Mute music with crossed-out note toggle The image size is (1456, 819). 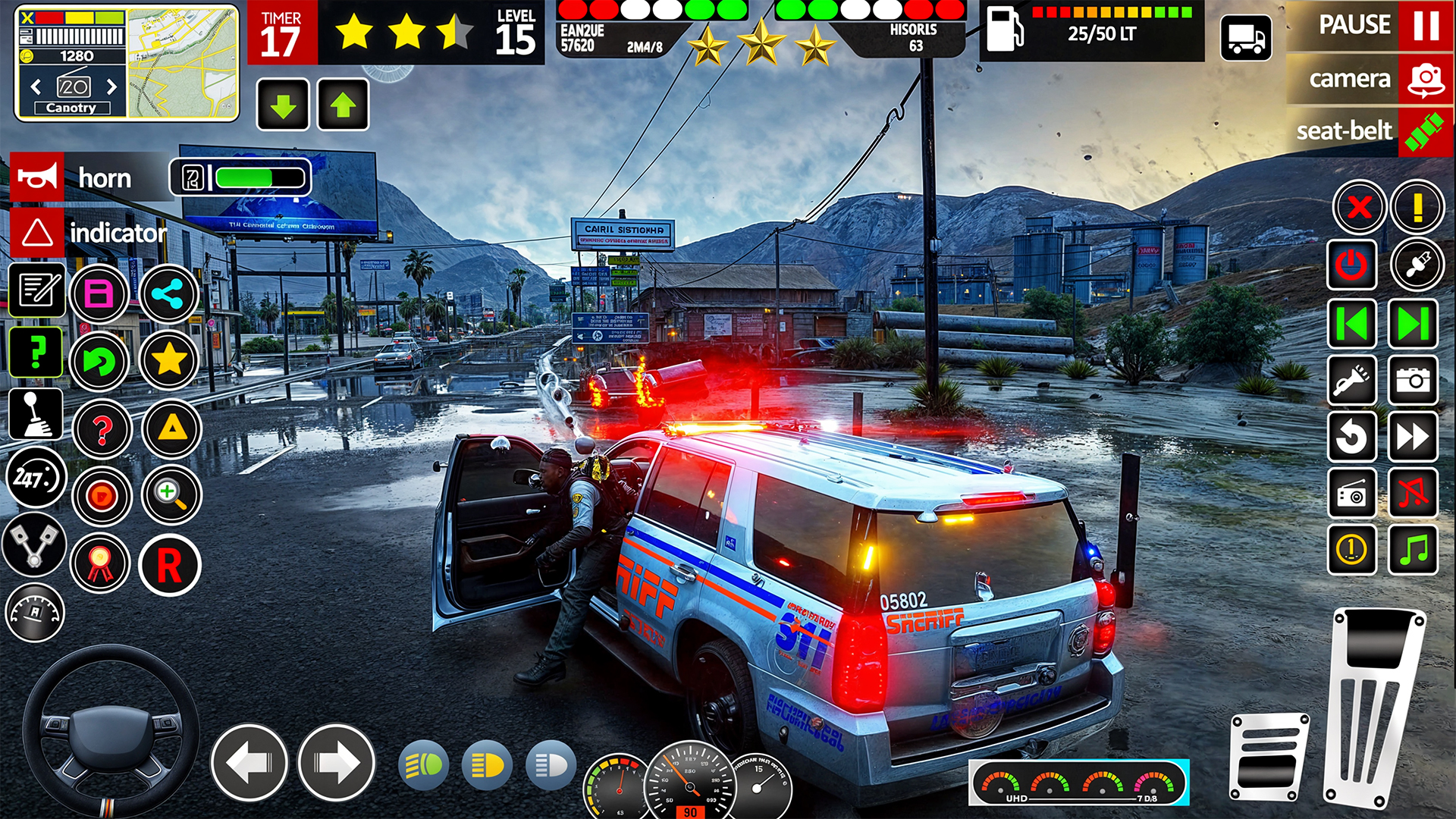[1412, 493]
